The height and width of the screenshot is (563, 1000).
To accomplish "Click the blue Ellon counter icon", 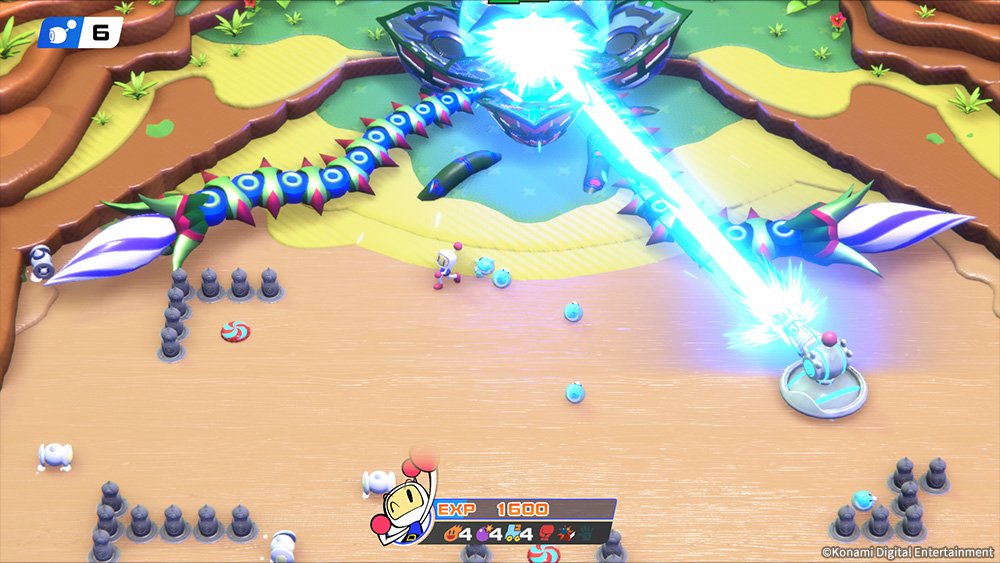I will (58, 32).
